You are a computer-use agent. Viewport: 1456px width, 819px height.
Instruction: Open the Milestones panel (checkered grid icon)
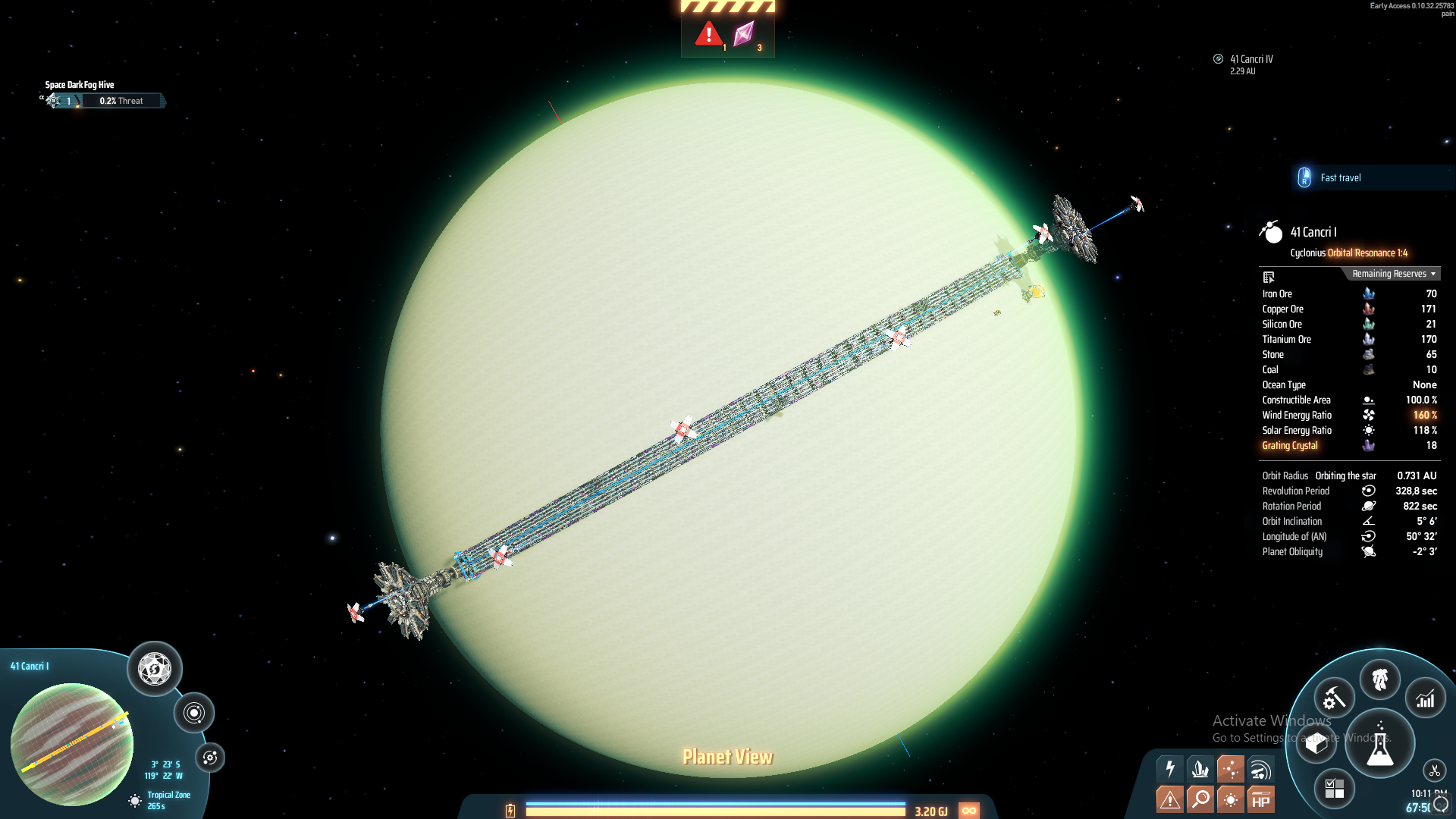pyautogui.click(x=1336, y=789)
